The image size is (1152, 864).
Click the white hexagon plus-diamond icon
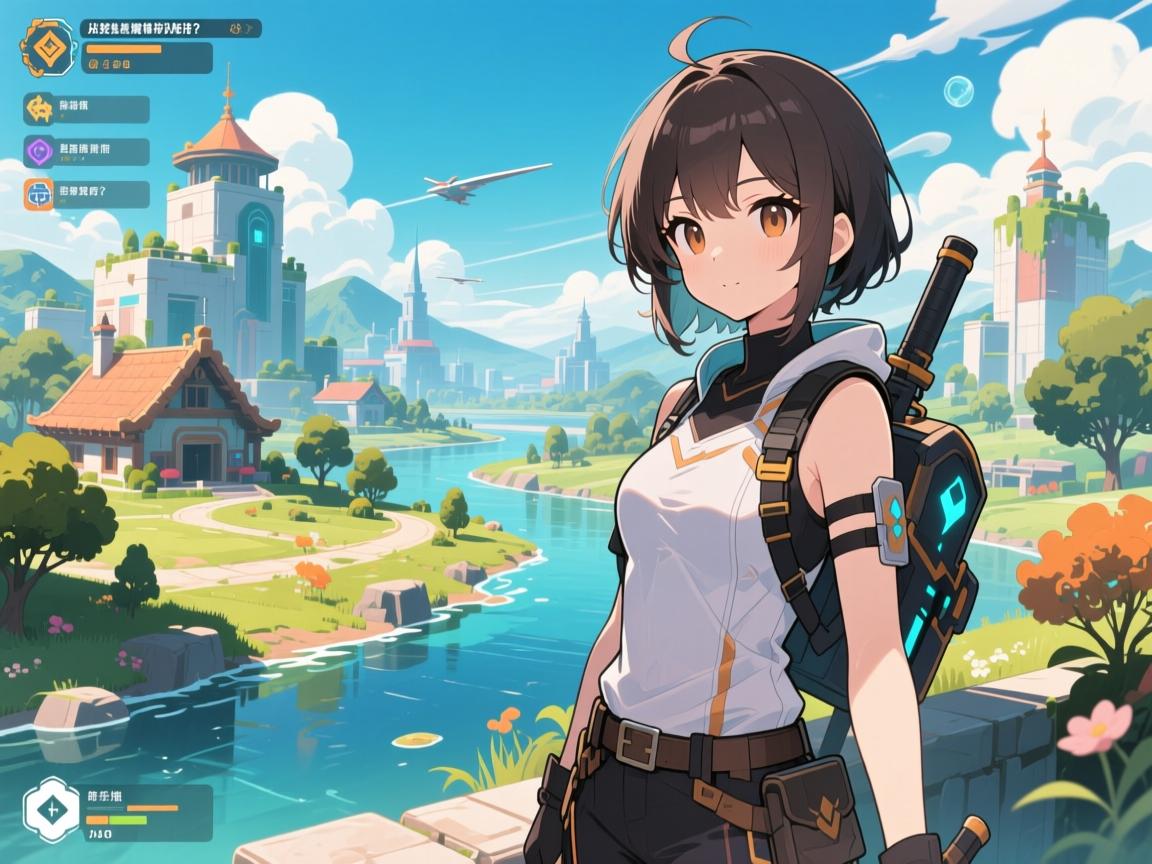tap(47, 812)
